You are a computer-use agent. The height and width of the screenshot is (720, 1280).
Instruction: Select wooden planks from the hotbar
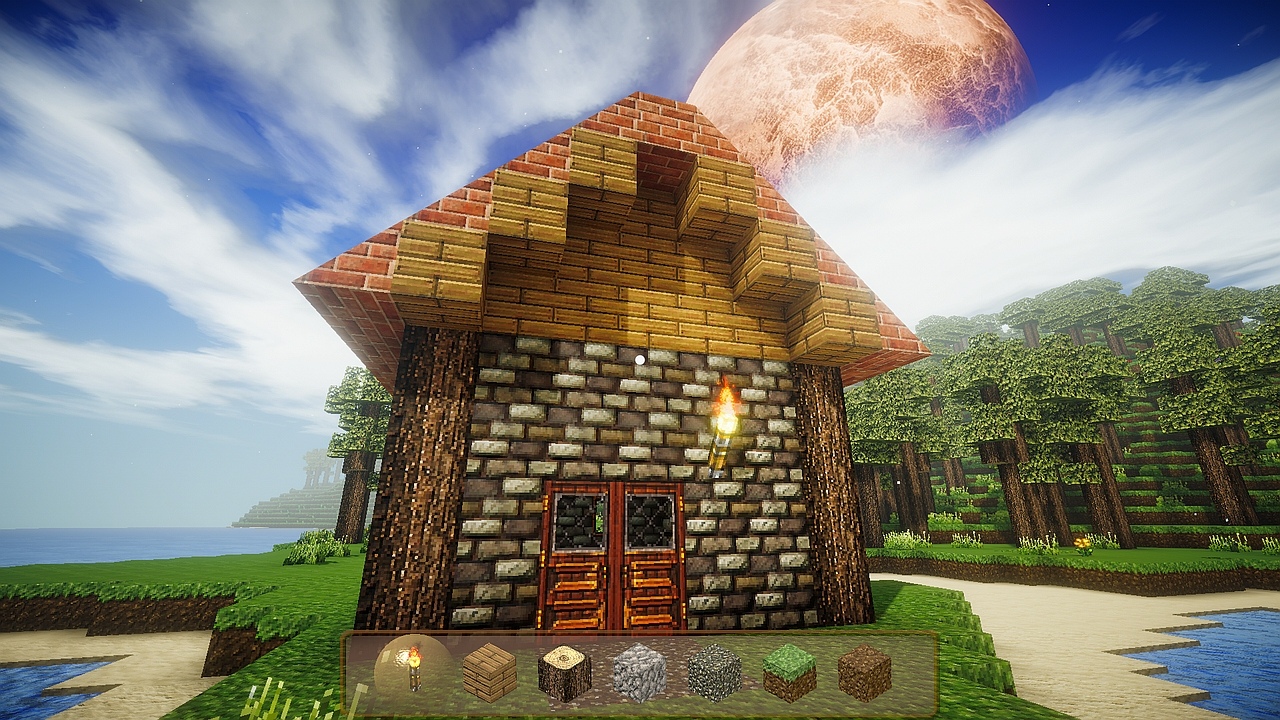(489, 672)
